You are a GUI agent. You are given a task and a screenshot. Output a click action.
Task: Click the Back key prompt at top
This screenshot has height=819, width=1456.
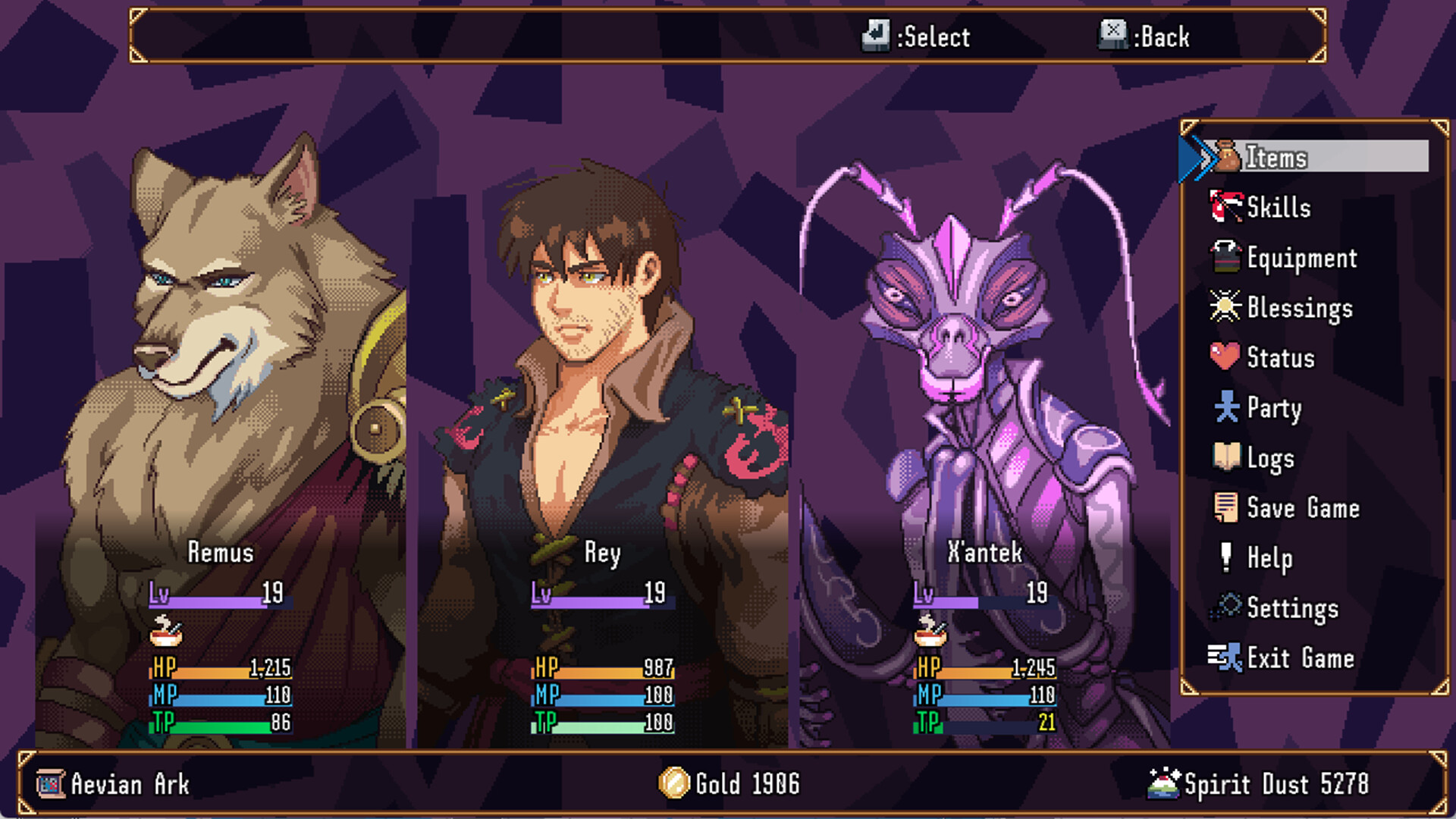click(x=1113, y=36)
